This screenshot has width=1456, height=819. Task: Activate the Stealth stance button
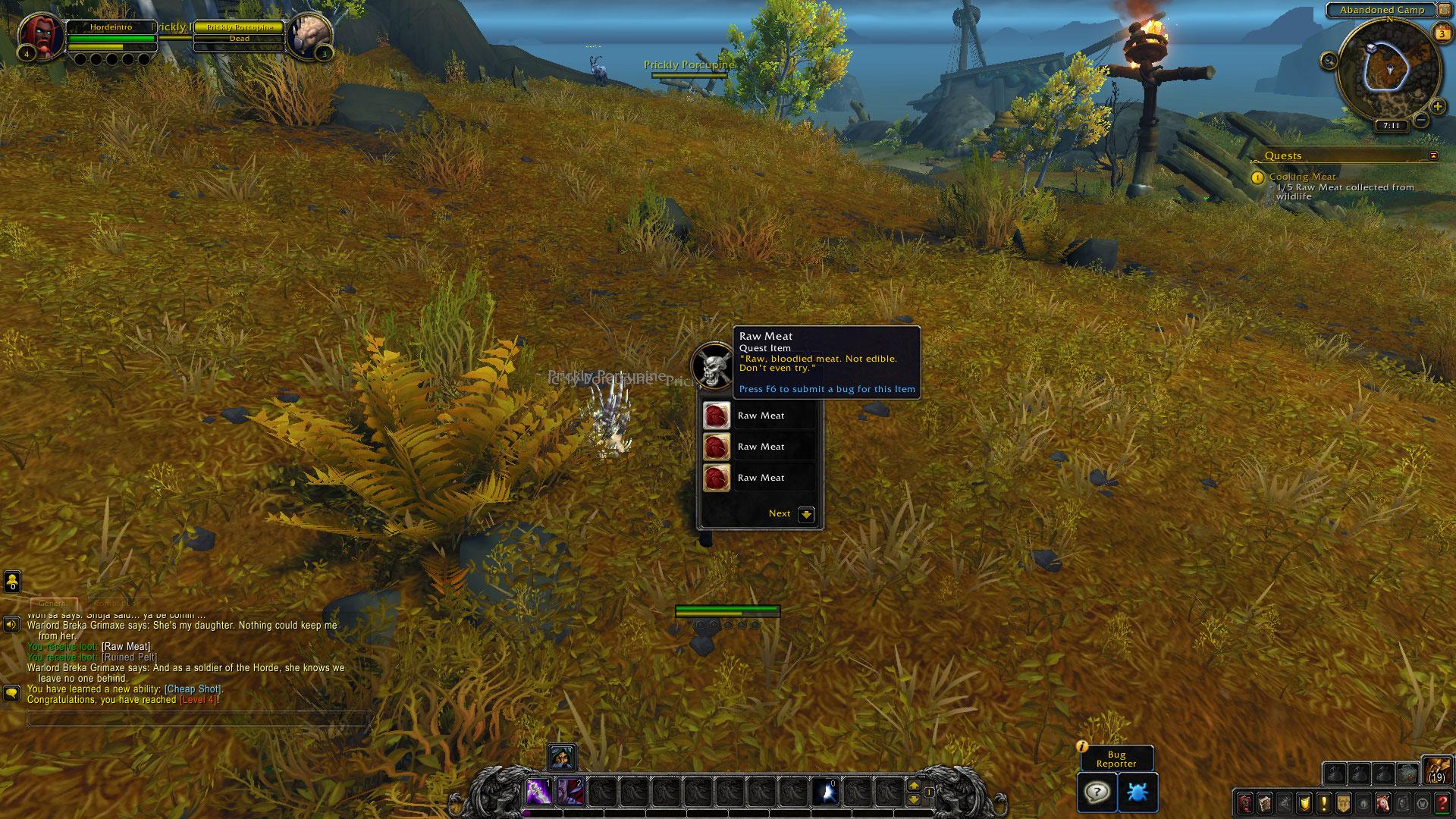pos(562,756)
